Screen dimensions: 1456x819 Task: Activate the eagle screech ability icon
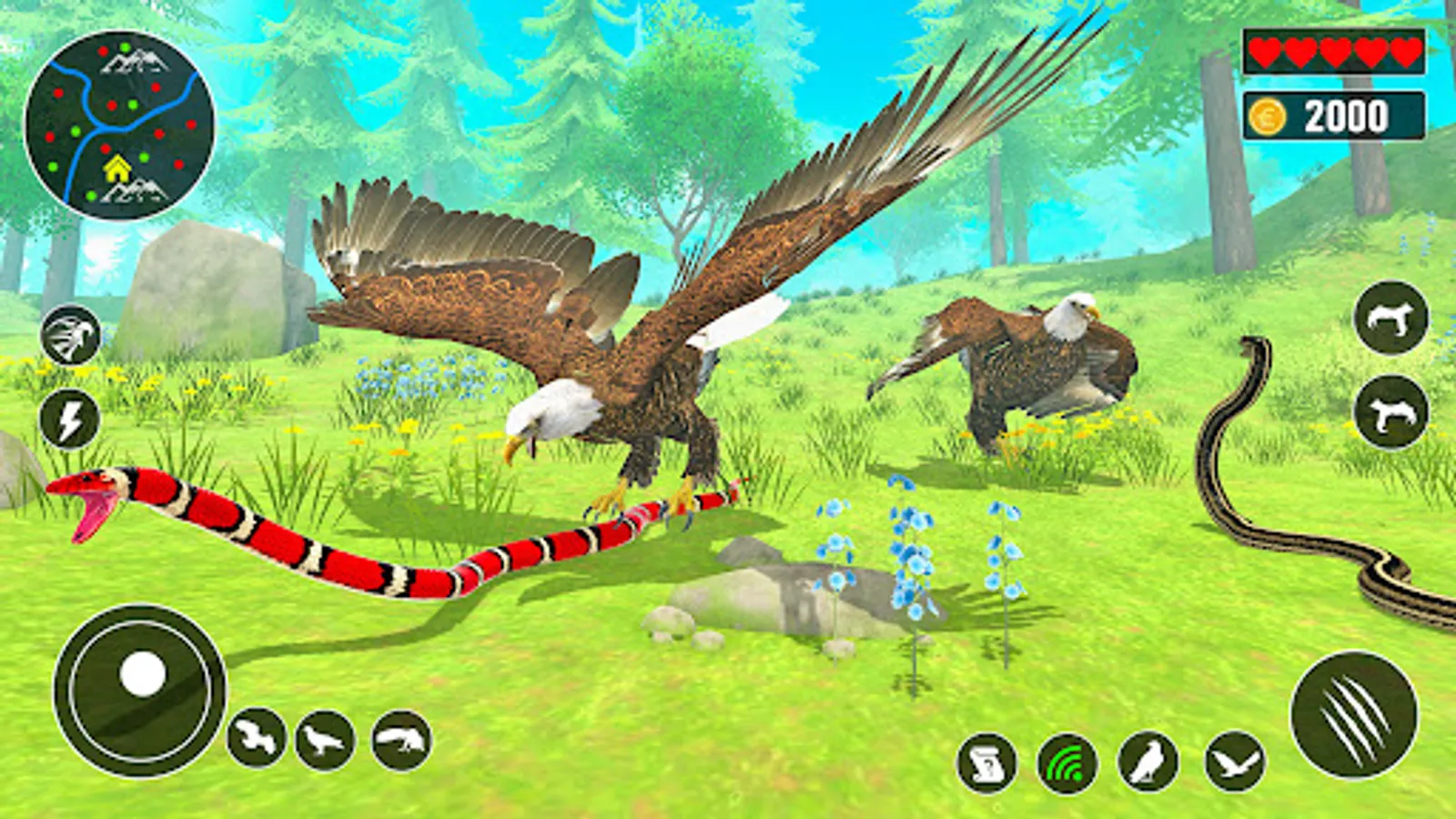click(71, 336)
